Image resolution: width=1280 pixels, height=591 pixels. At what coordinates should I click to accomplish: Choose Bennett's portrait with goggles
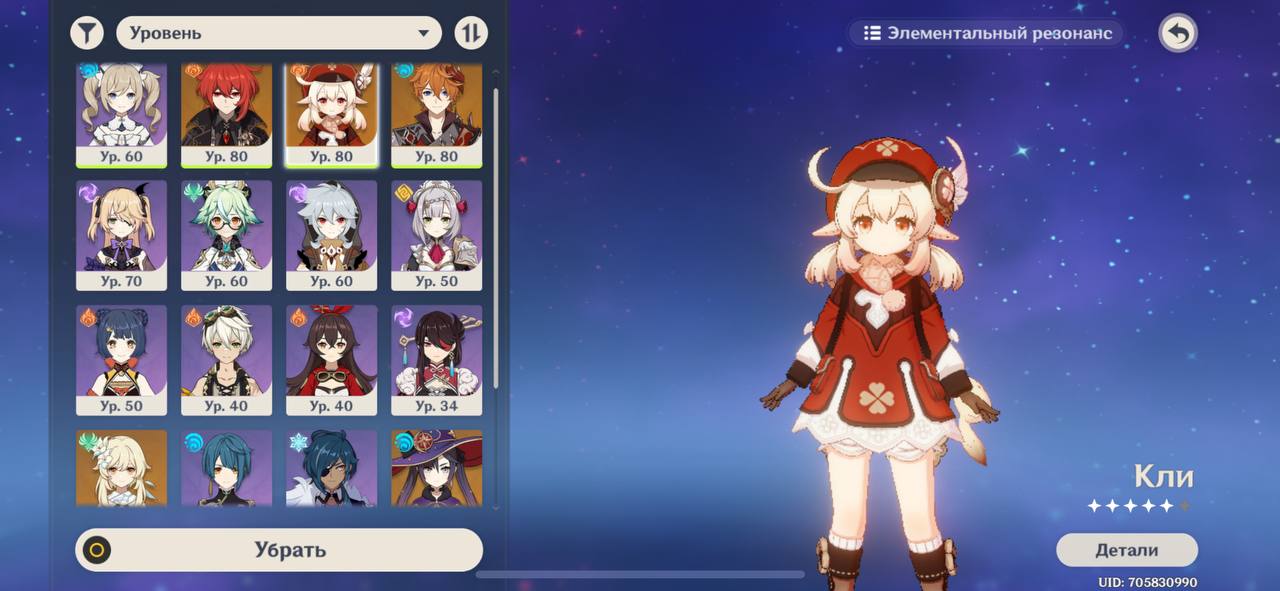(227, 360)
